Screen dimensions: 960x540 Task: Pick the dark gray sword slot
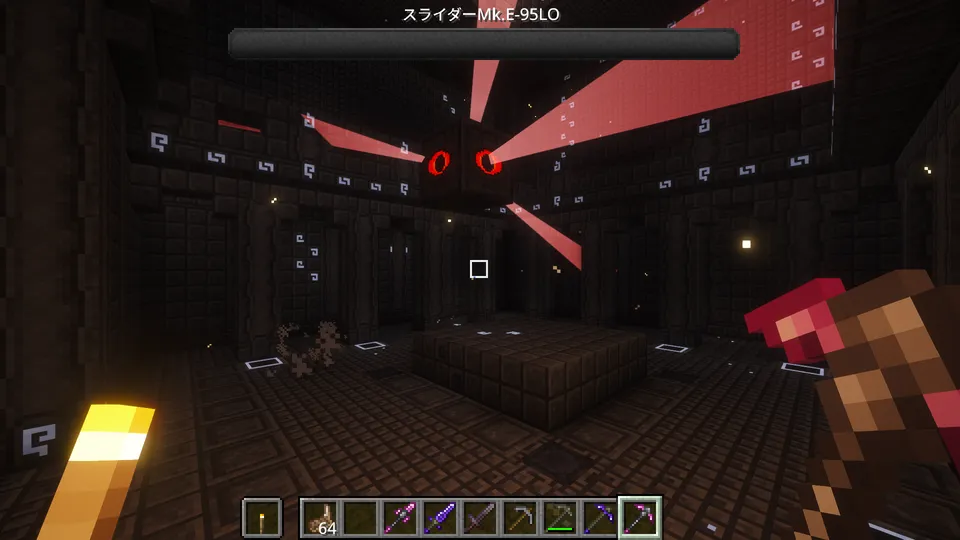480,518
